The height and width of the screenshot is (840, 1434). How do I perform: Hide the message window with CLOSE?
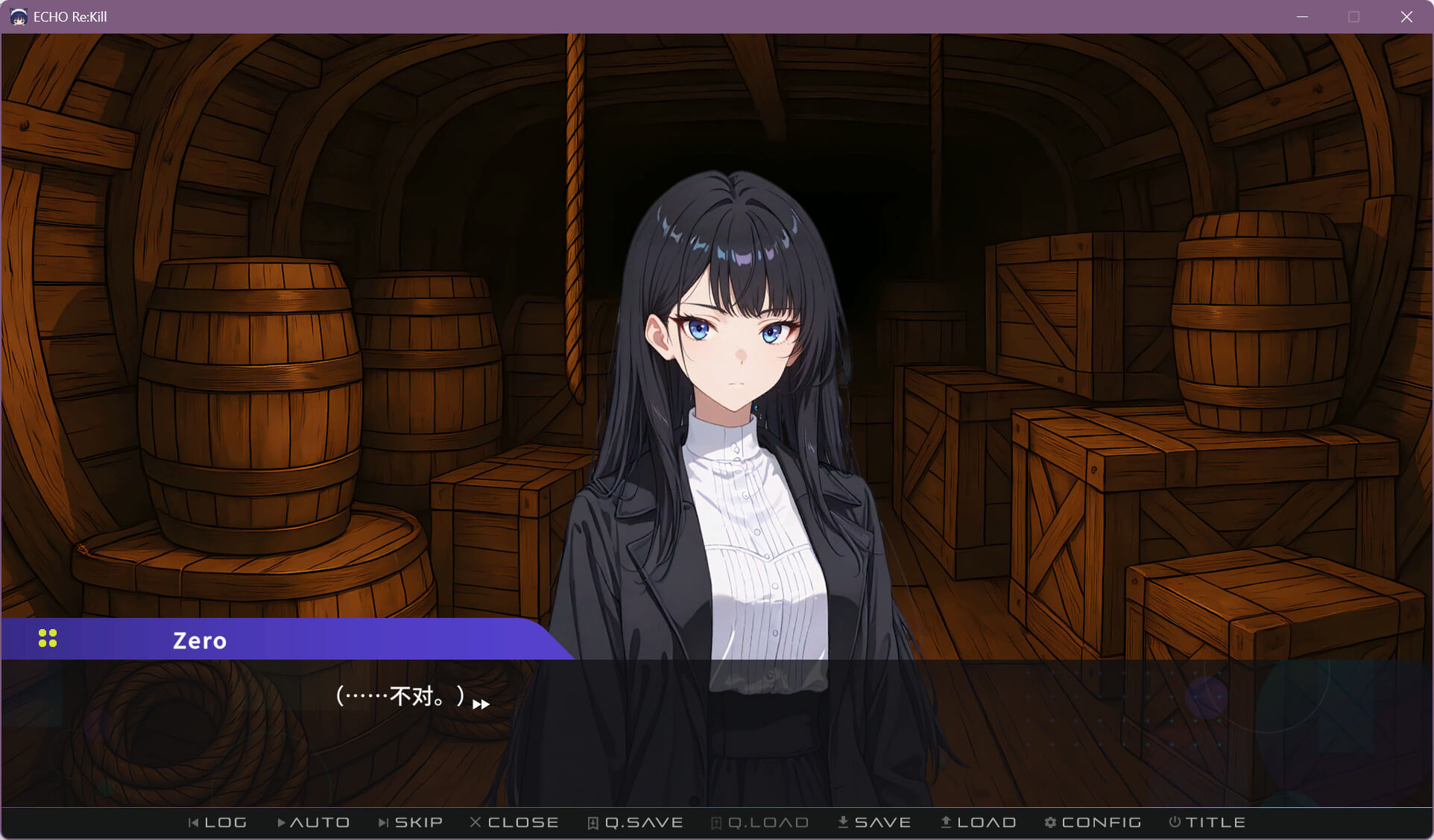click(514, 822)
